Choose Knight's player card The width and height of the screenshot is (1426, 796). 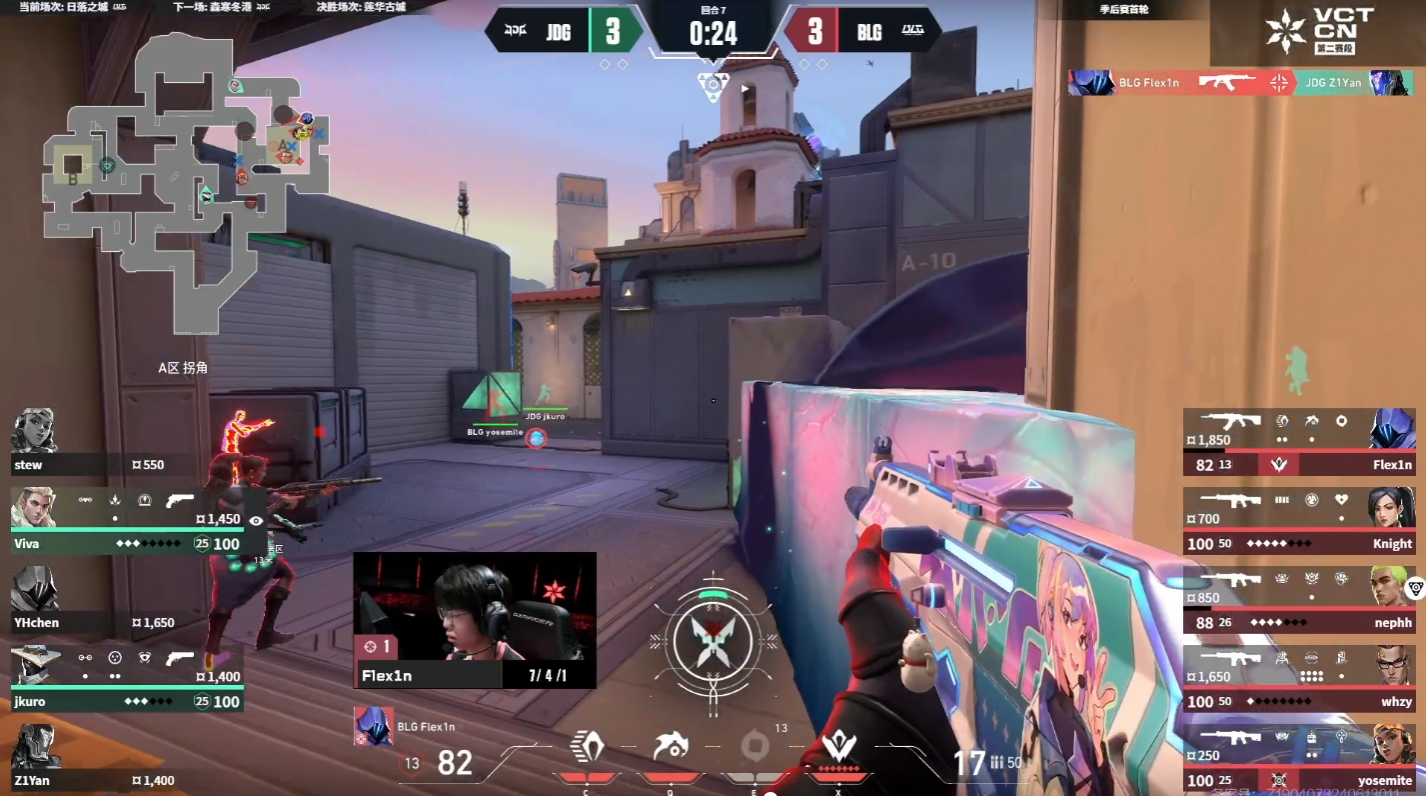pyautogui.click(x=1299, y=521)
